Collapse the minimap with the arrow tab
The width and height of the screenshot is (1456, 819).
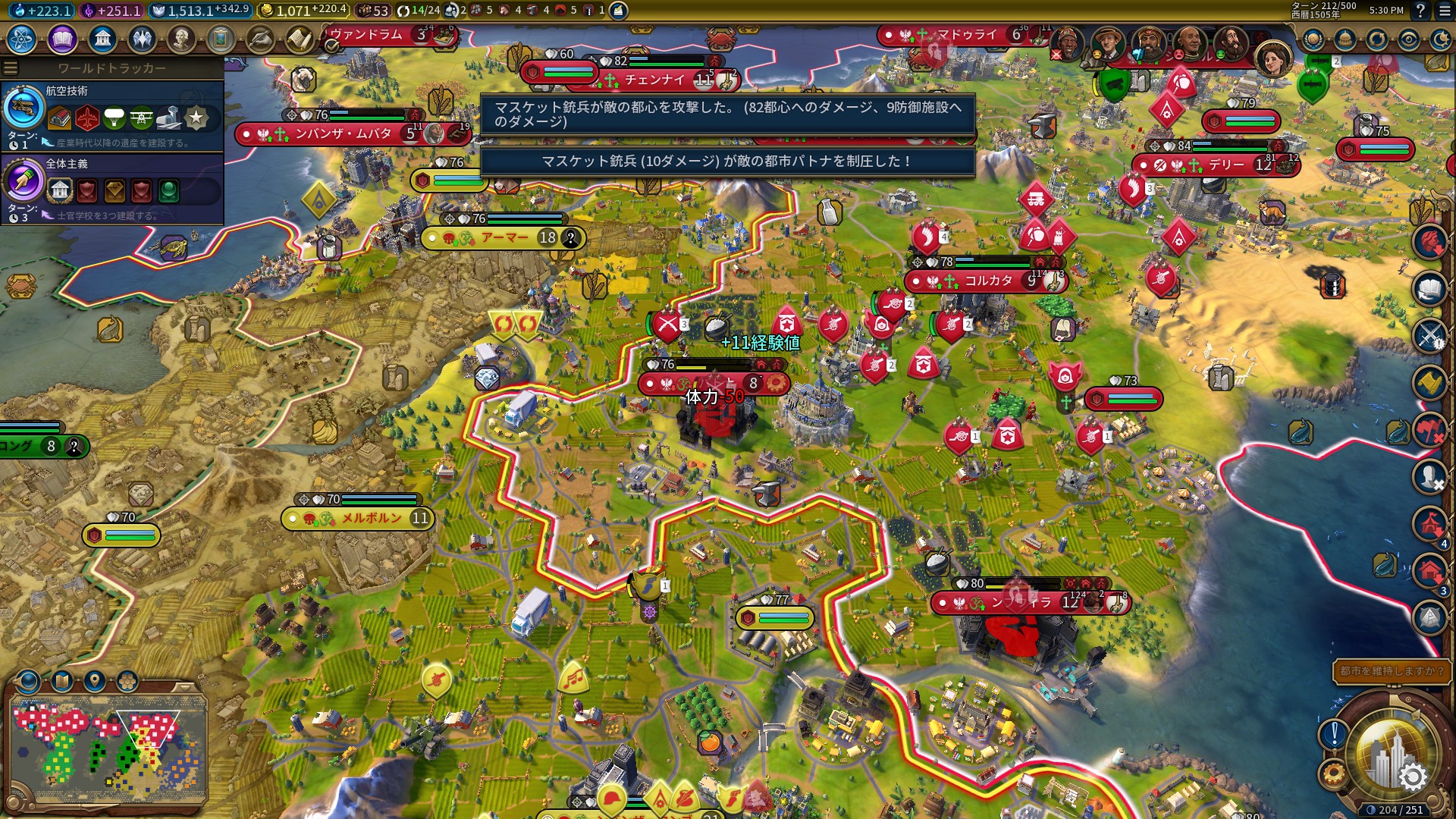point(183,686)
